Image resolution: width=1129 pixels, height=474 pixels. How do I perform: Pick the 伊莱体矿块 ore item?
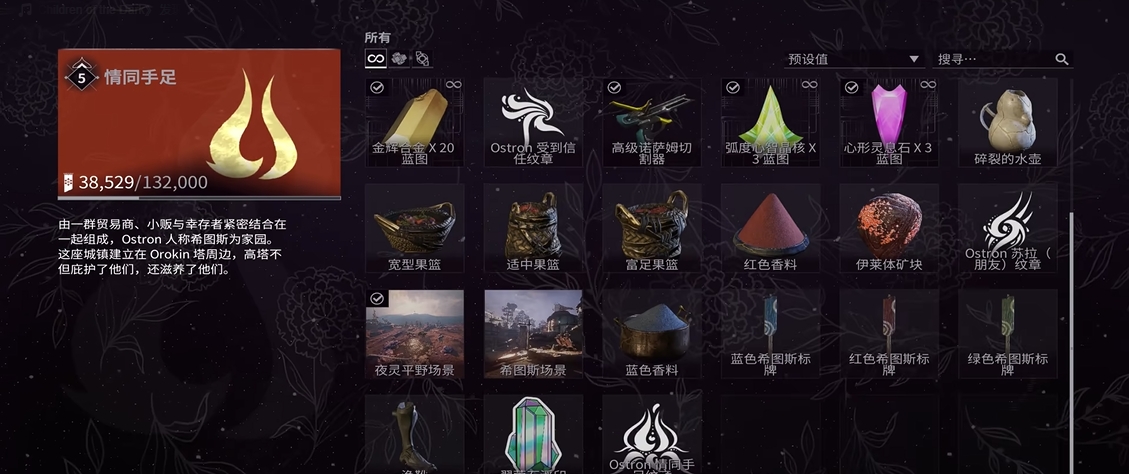pos(889,228)
